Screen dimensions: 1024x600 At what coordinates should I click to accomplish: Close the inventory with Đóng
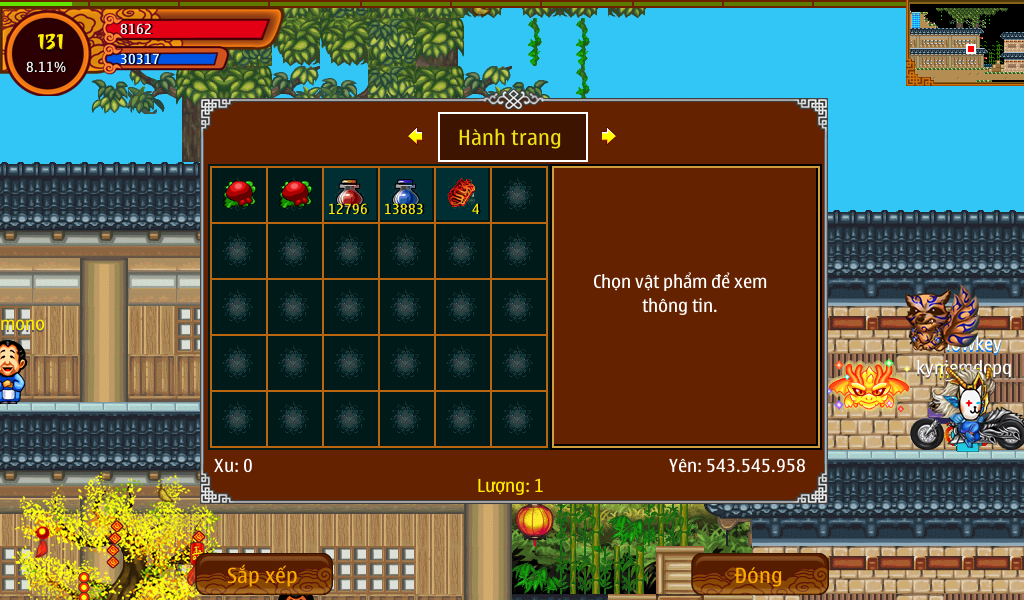tap(759, 575)
